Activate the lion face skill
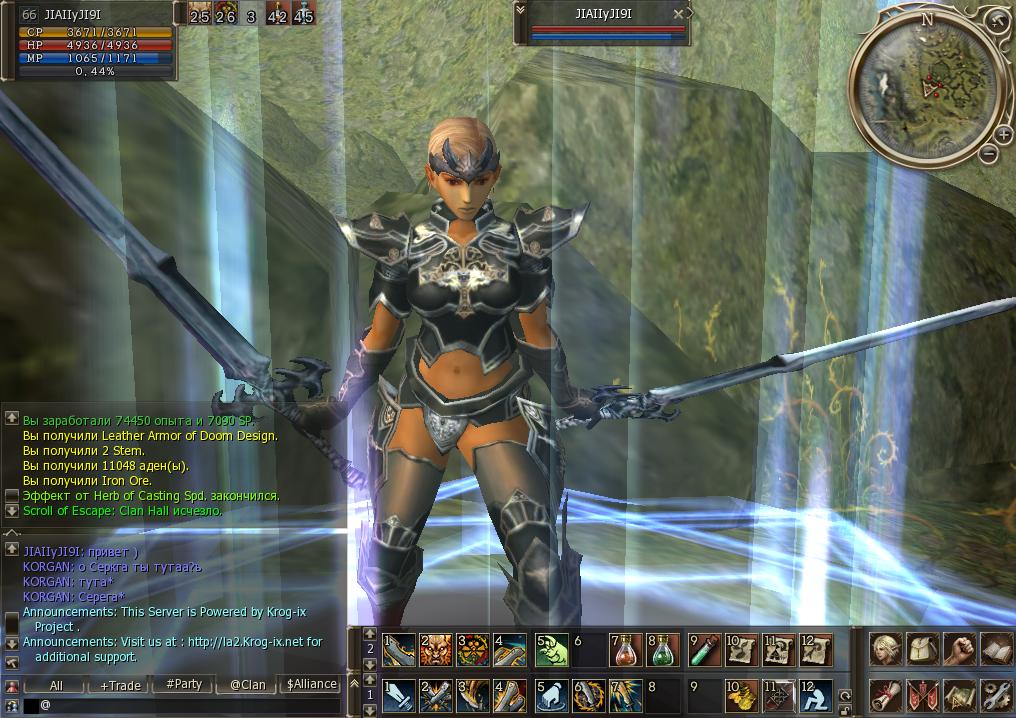The width and height of the screenshot is (1016, 718). (x=436, y=650)
